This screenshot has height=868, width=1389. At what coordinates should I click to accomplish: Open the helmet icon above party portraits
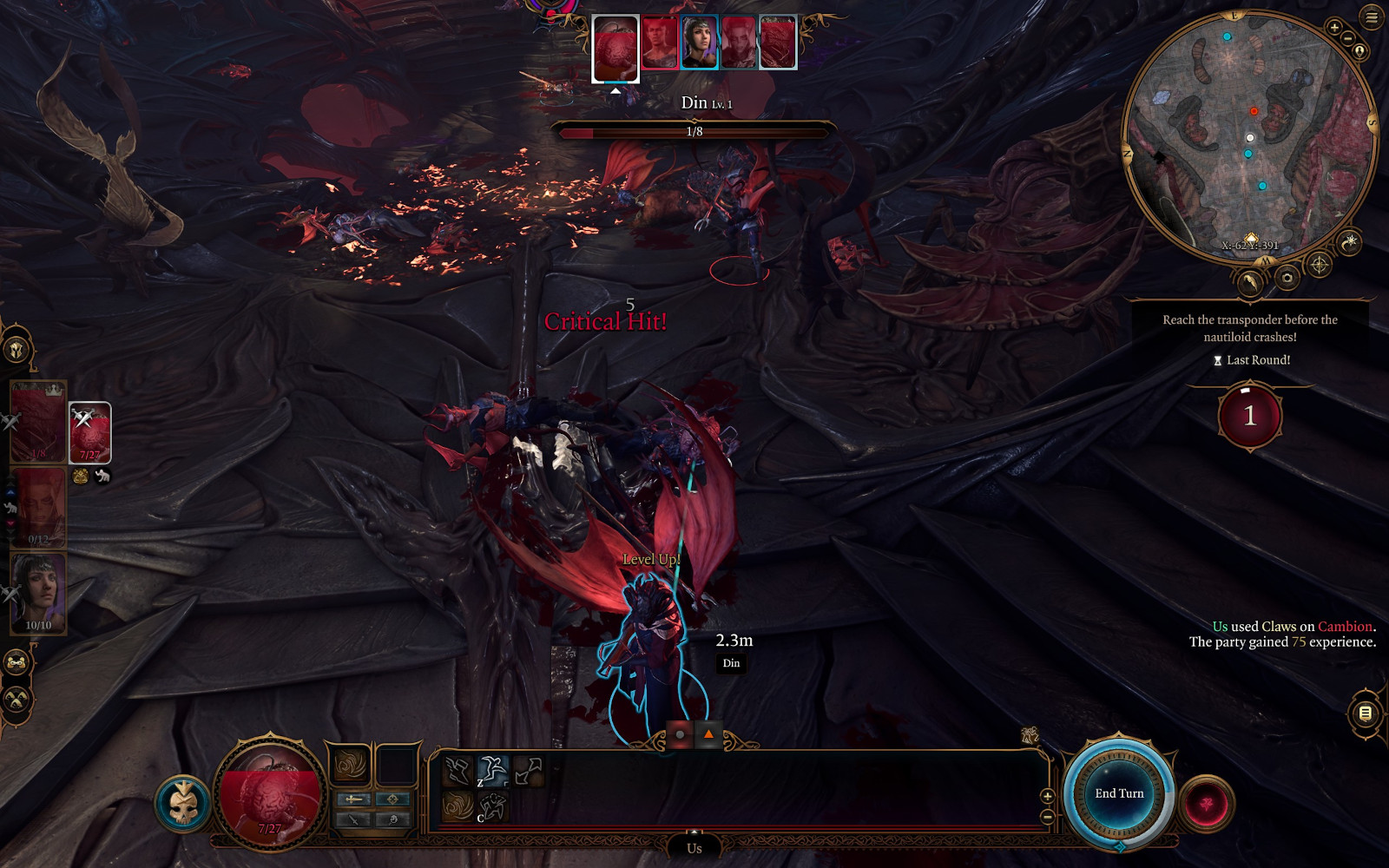[x=17, y=351]
